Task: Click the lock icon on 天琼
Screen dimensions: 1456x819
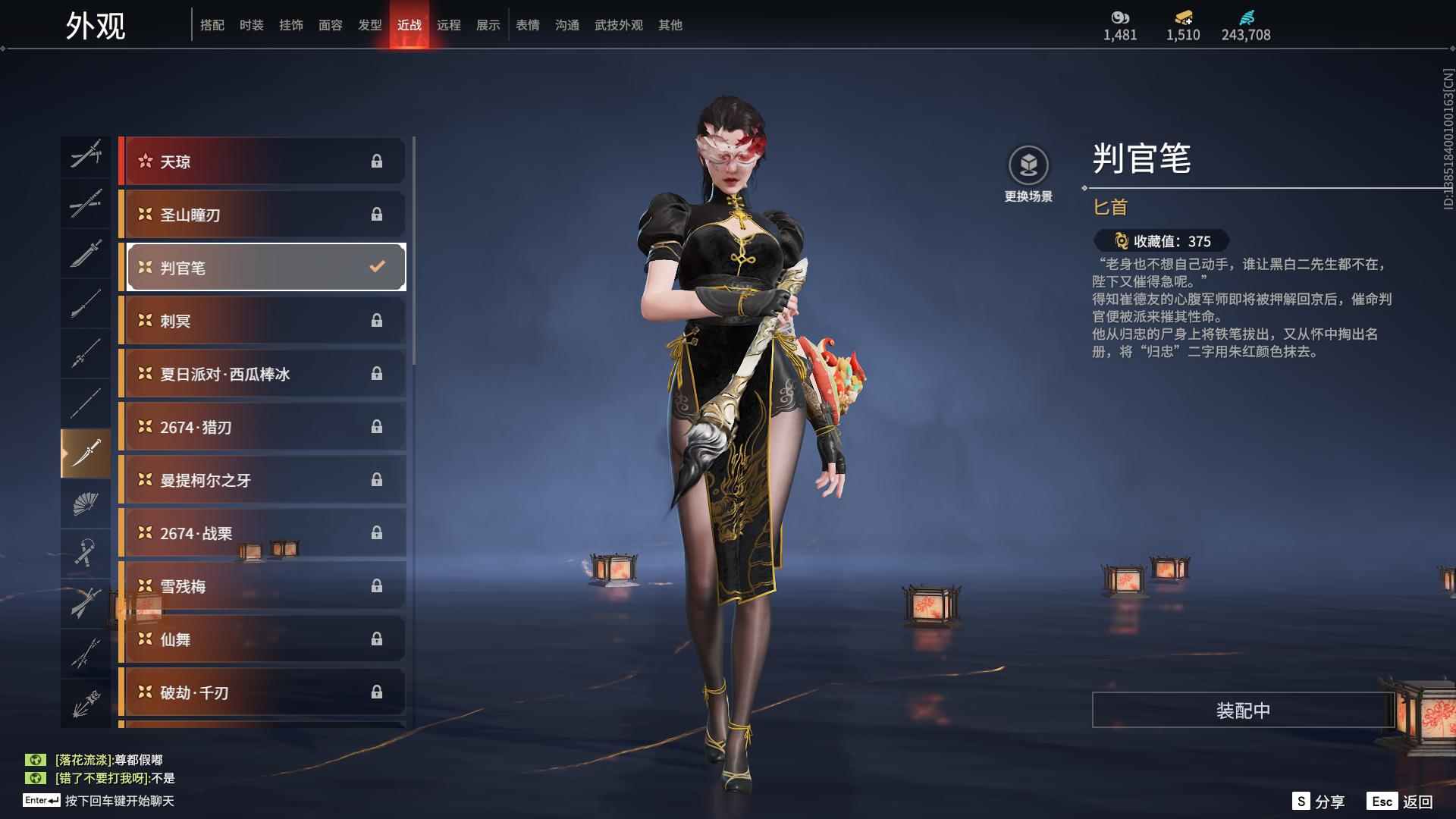Action: pos(377,161)
